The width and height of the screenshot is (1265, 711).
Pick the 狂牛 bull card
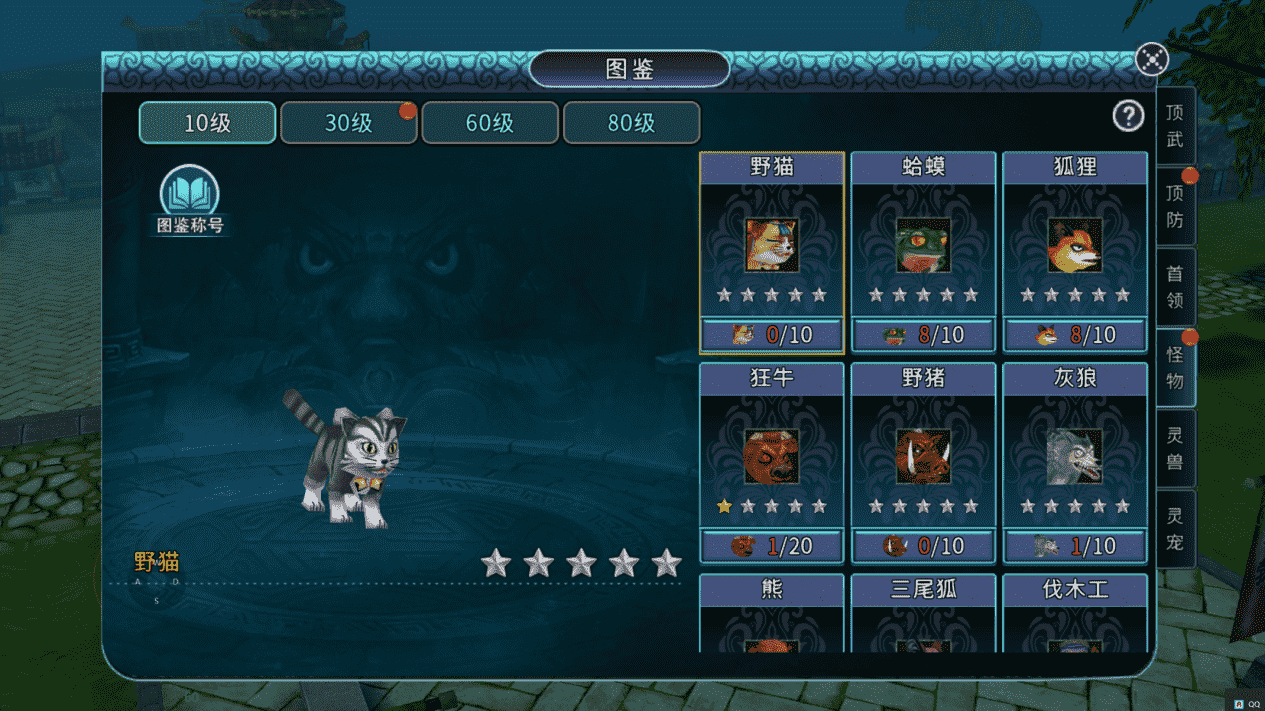pyautogui.click(x=772, y=463)
